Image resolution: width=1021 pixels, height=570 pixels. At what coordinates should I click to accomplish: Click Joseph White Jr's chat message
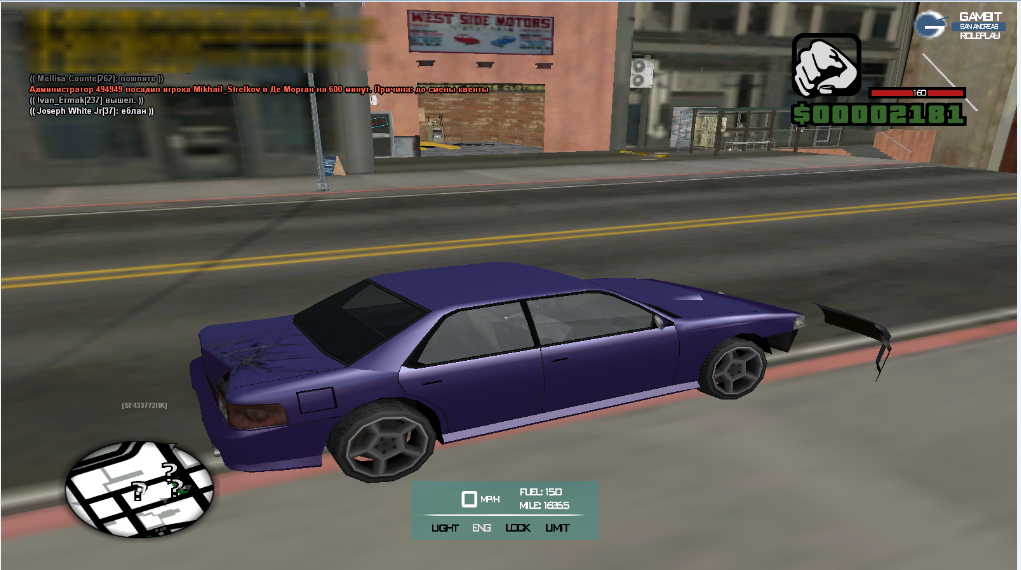point(92,111)
